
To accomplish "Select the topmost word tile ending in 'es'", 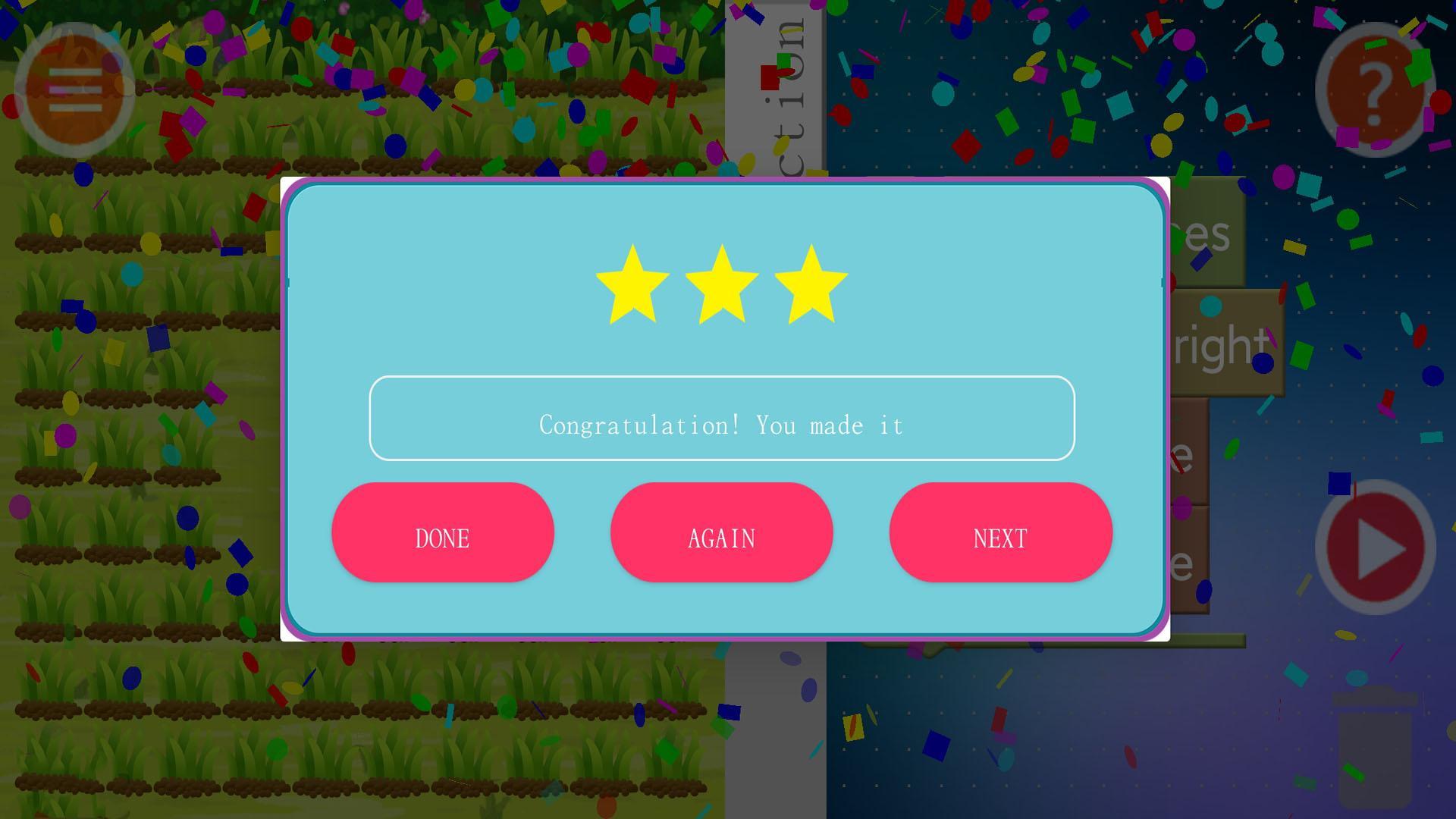I will pos(1213,235).
